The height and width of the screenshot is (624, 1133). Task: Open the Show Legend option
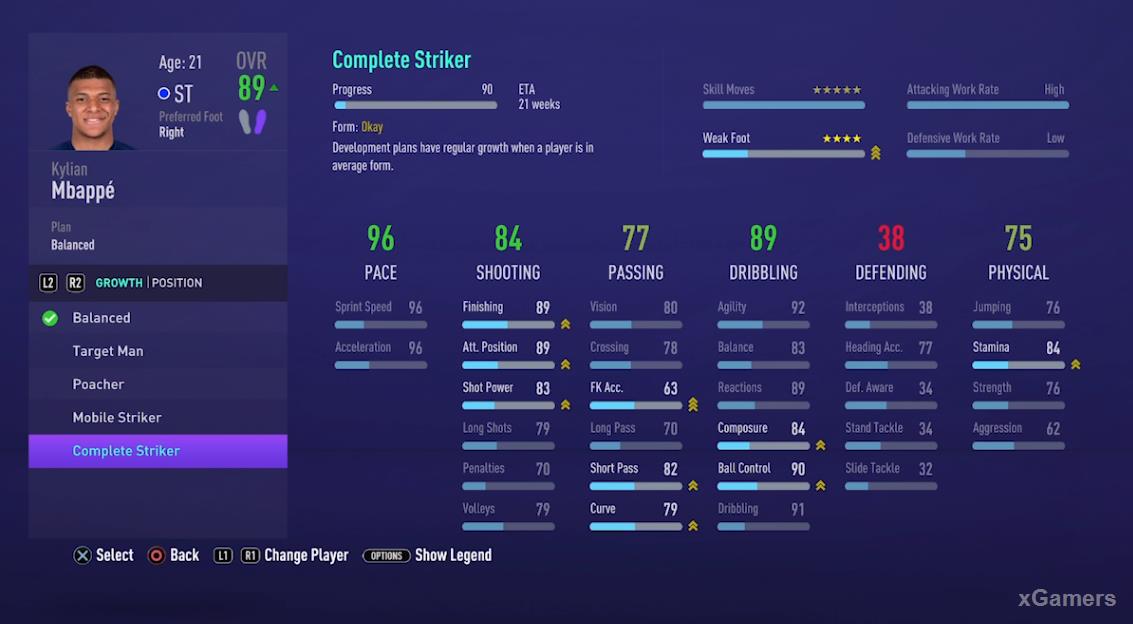click(x=428, y=555)
